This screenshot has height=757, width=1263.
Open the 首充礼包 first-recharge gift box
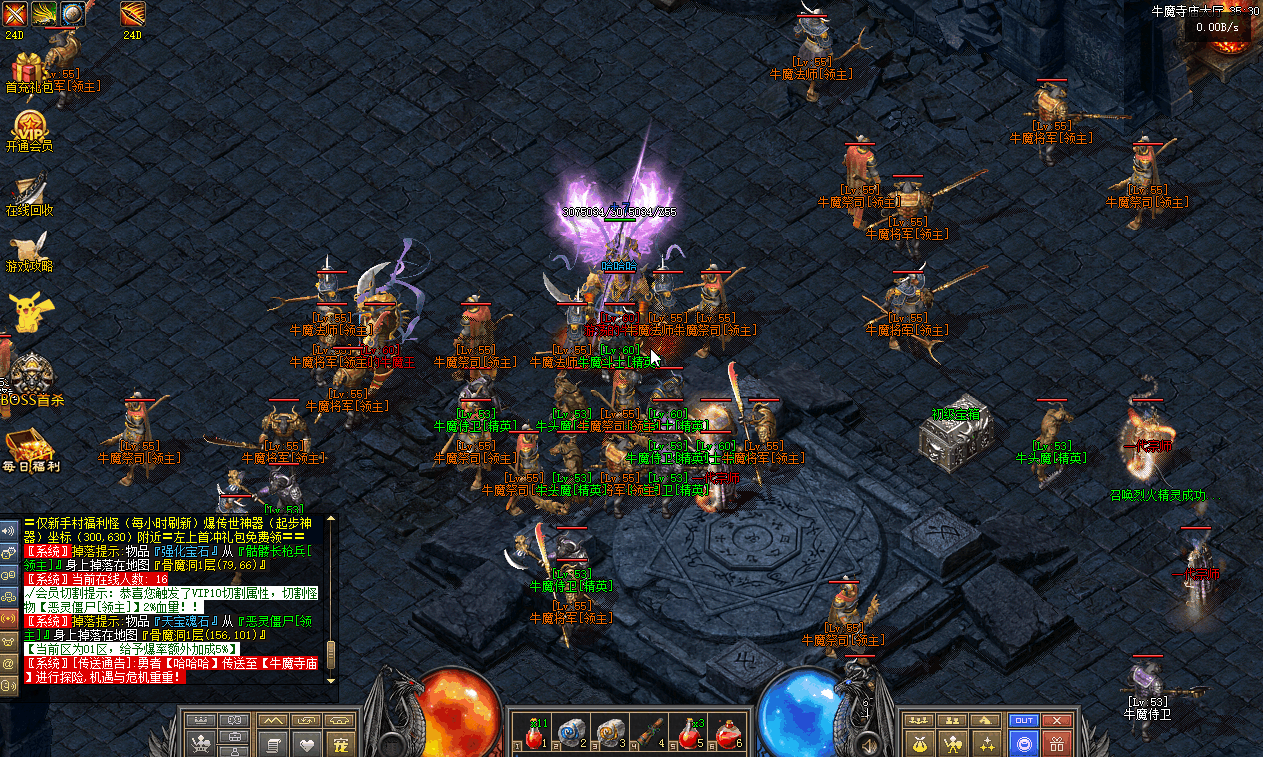click(x=29, y=70)
